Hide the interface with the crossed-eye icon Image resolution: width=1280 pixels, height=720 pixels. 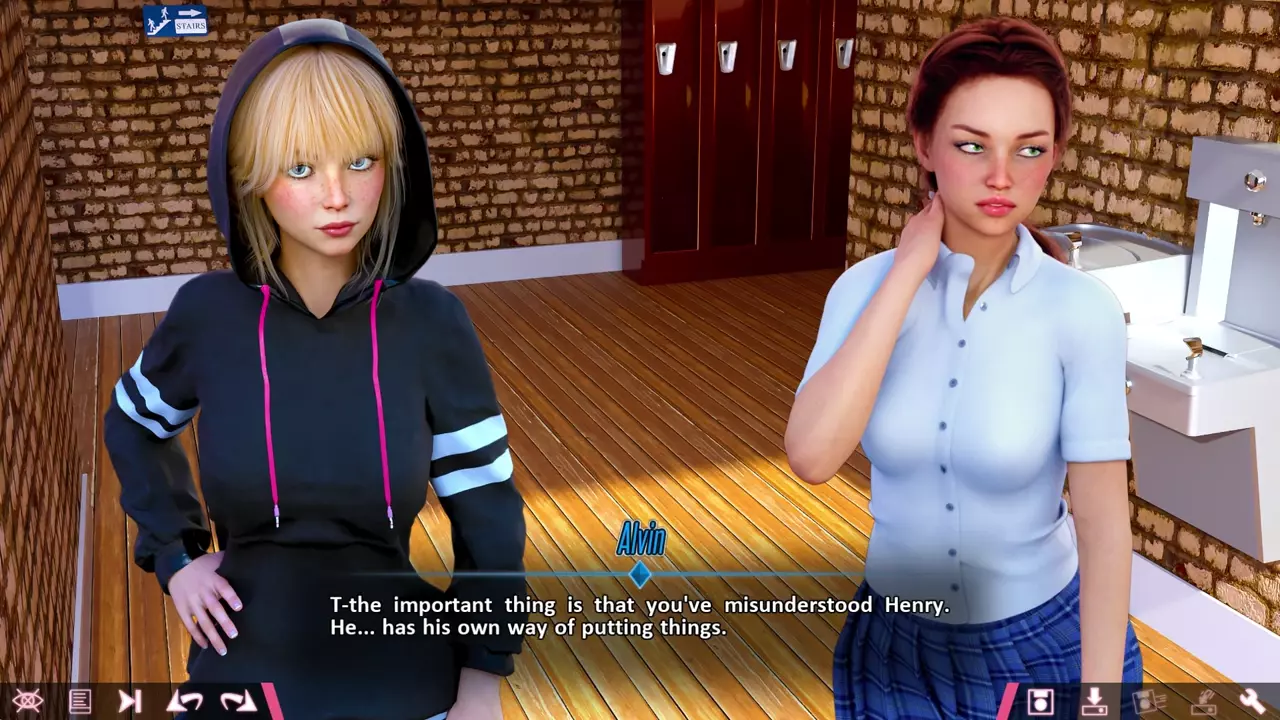point(27,701)
